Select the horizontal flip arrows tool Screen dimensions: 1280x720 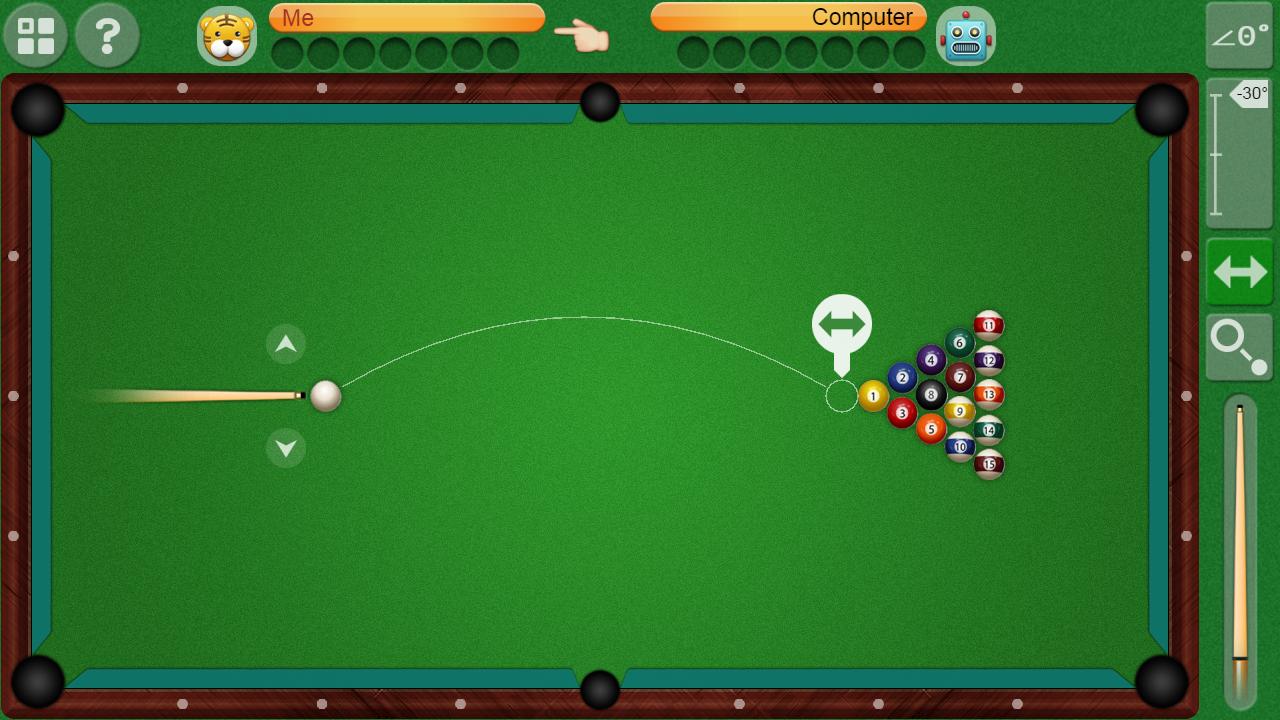[x=1239, y=272]
